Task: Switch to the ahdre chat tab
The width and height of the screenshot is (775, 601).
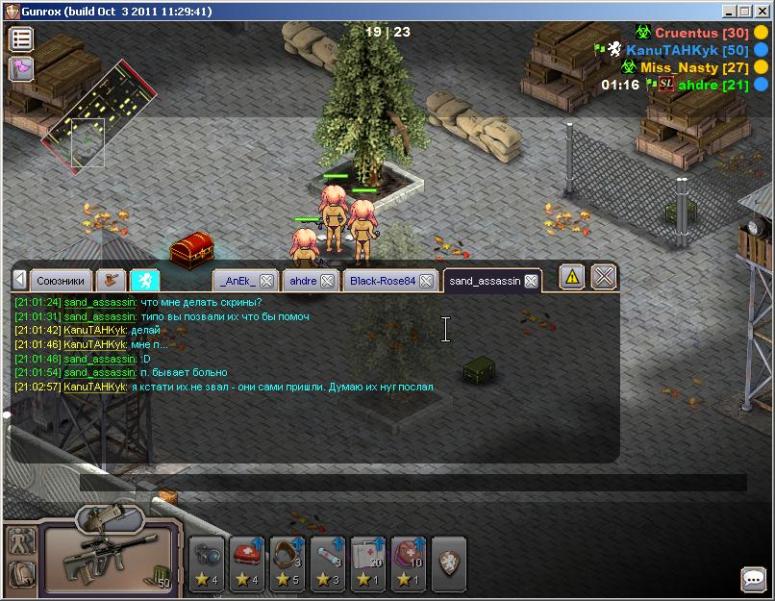Action: tap(303, 281)
